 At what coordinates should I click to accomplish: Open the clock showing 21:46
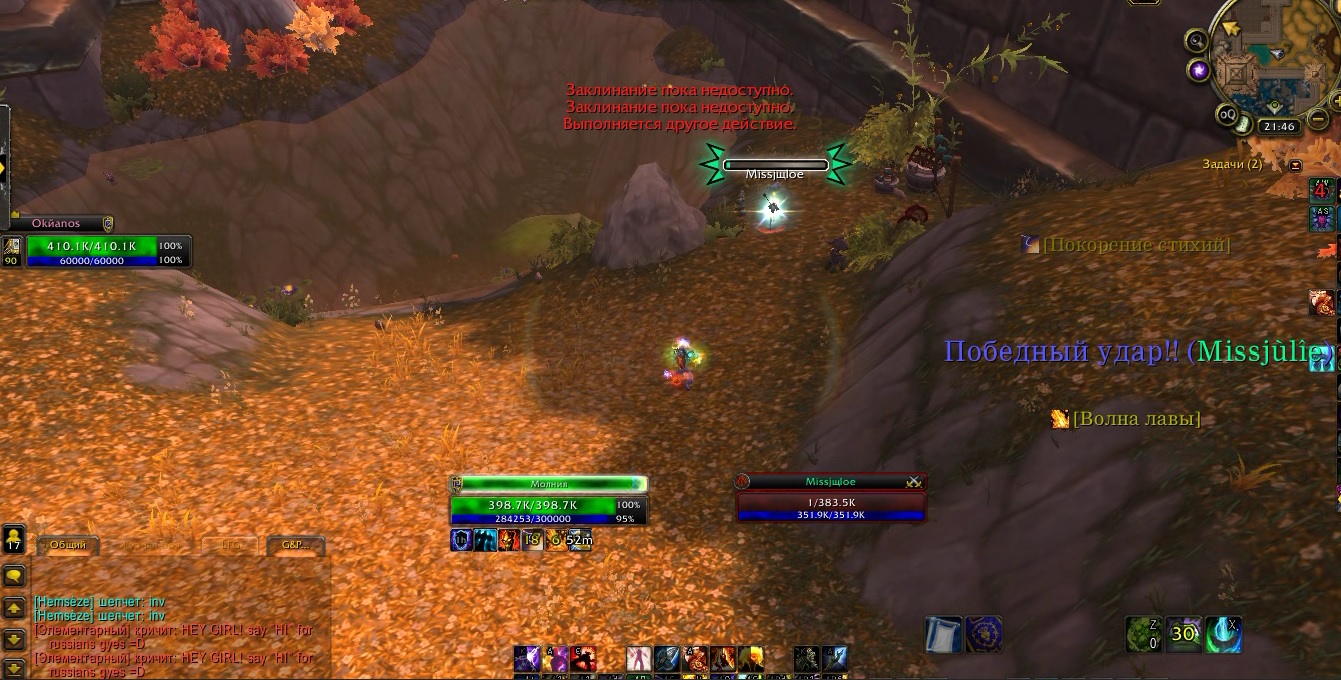coord(1279,127)
